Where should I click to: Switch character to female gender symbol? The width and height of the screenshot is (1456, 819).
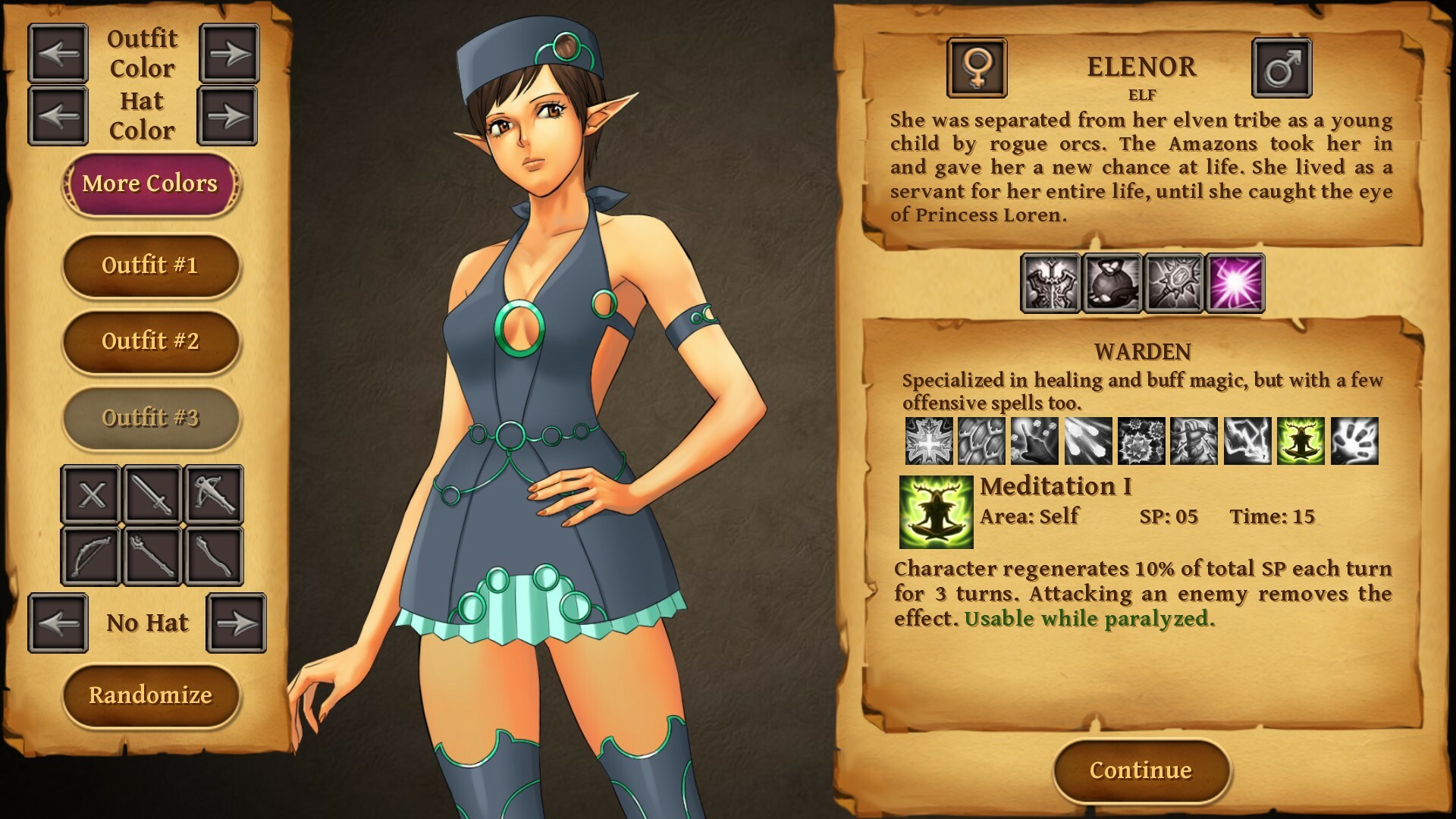click(x=978, y=67)
